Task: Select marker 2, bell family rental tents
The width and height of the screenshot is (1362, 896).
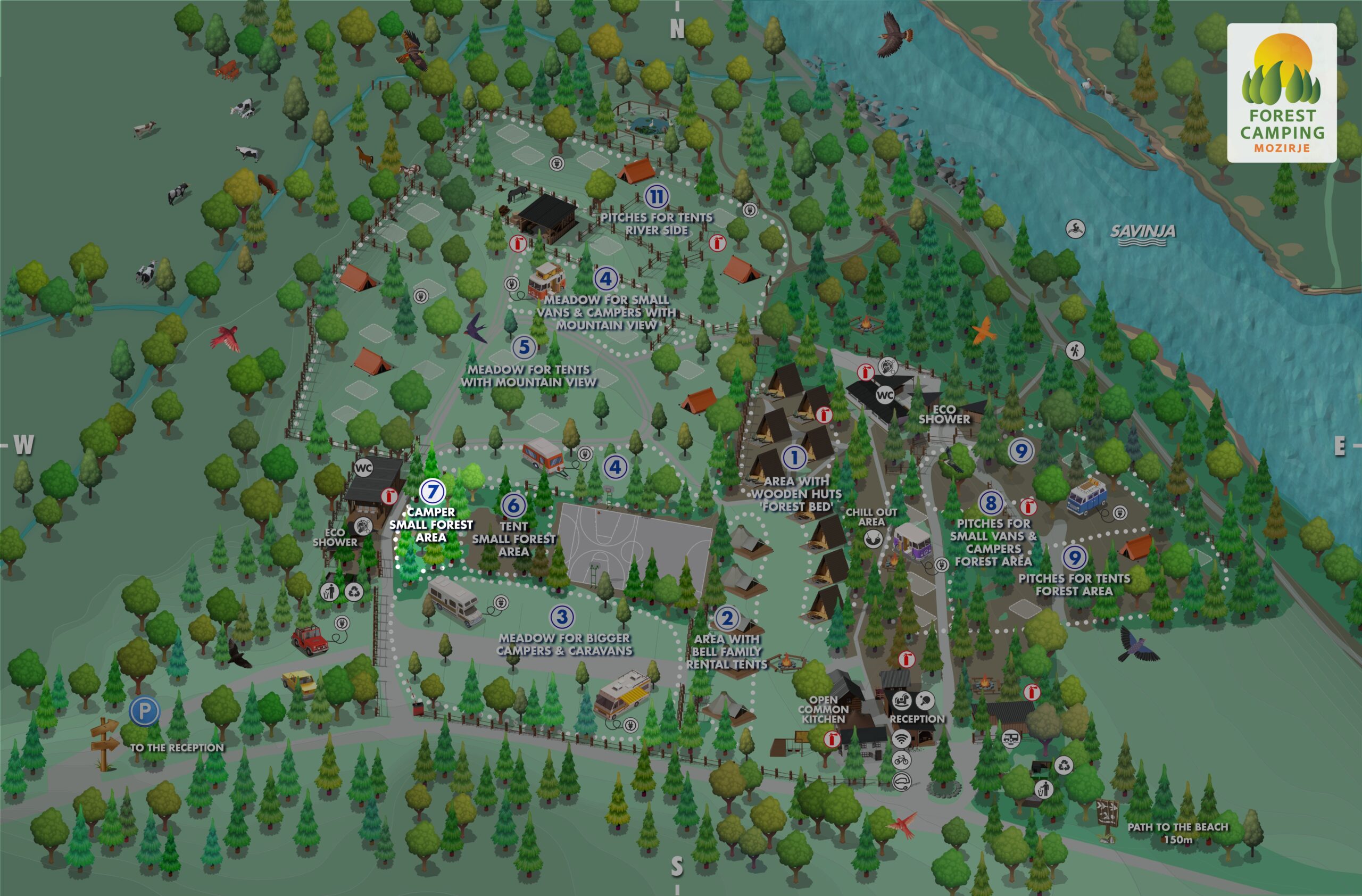Action: 727,618
